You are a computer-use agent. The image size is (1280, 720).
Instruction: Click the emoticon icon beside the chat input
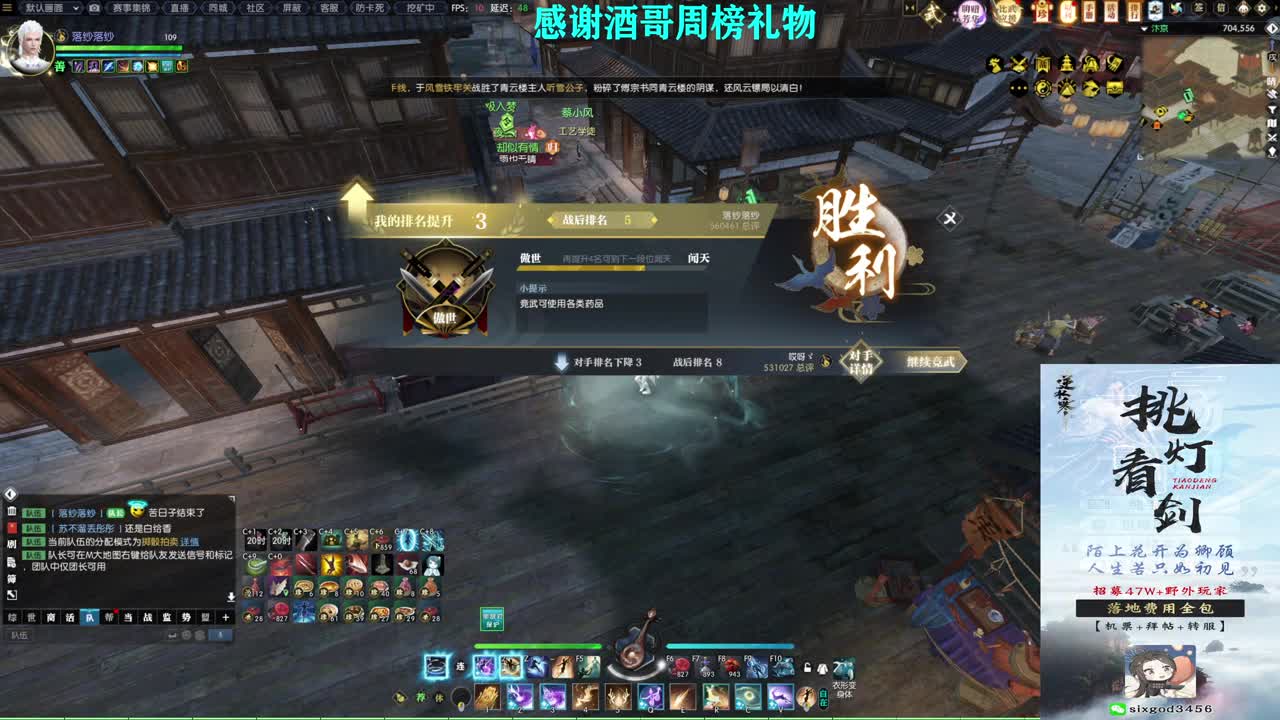(x=185, y=634)
